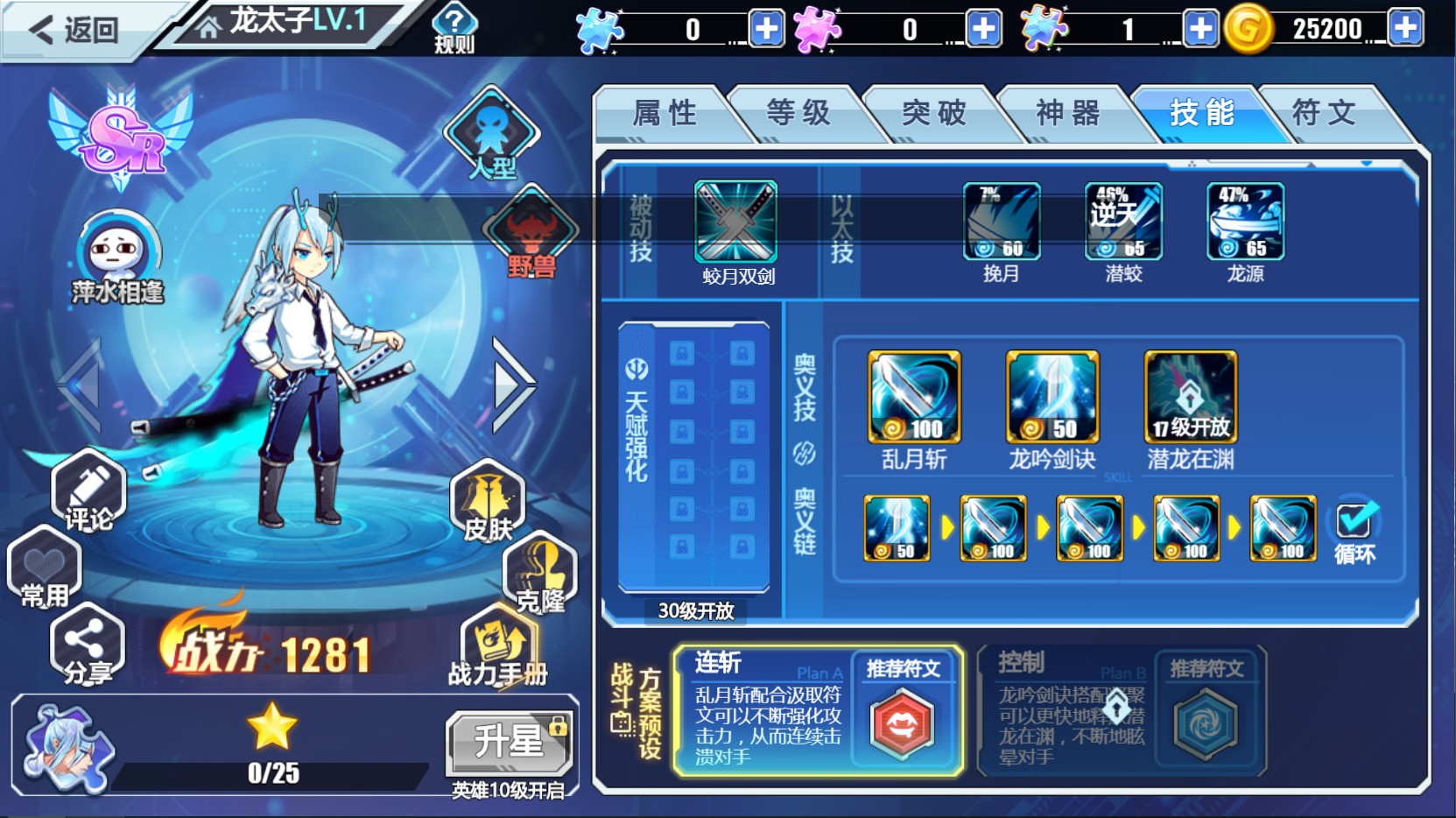Switch to the 符文 rune tab
Screen dimensions: 1456x818
pos(1324,114)
